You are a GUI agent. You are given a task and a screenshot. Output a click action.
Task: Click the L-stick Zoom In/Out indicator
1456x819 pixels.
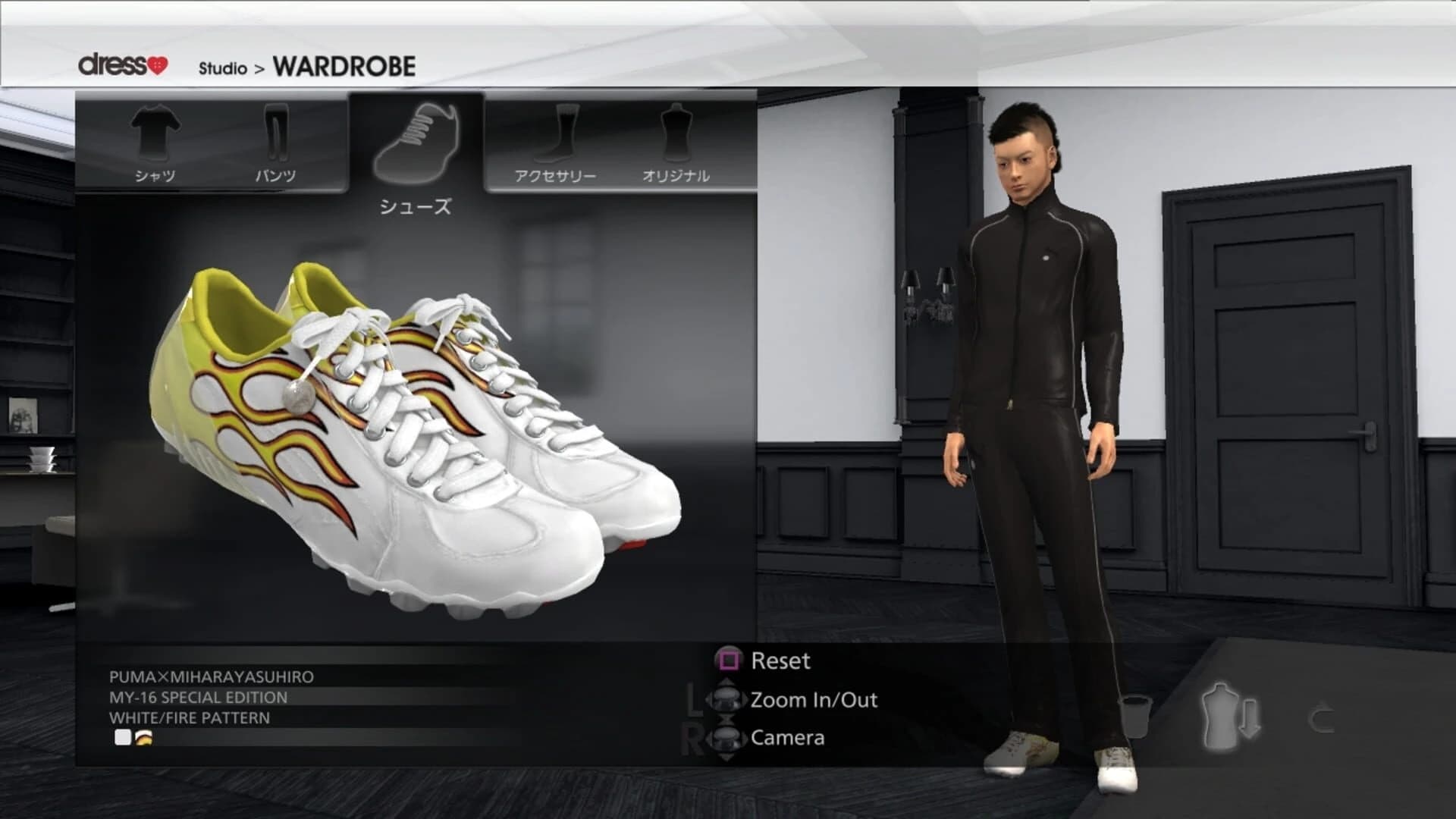click(728, 701)
